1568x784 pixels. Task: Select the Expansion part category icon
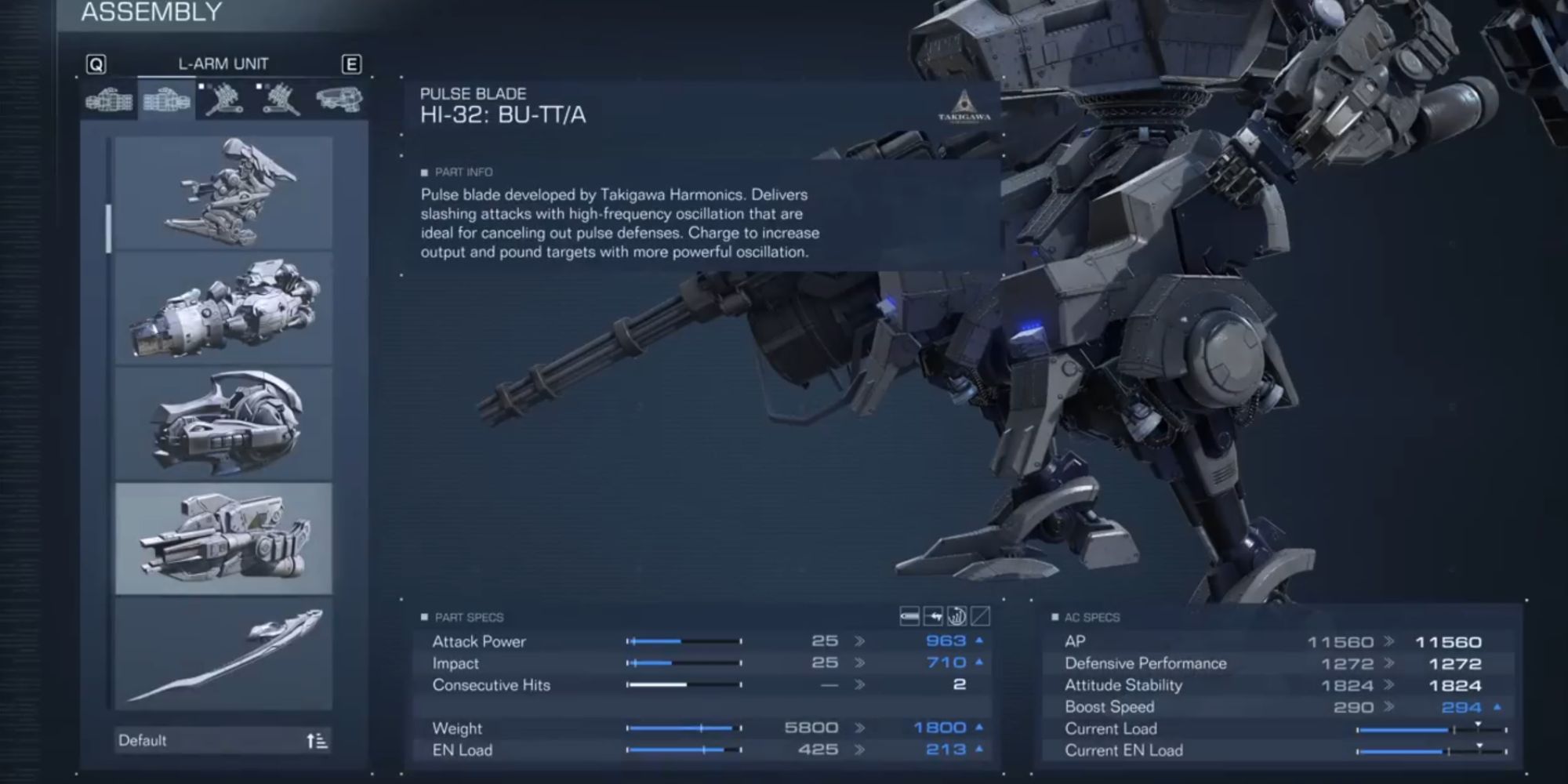(x=339, y=100)
